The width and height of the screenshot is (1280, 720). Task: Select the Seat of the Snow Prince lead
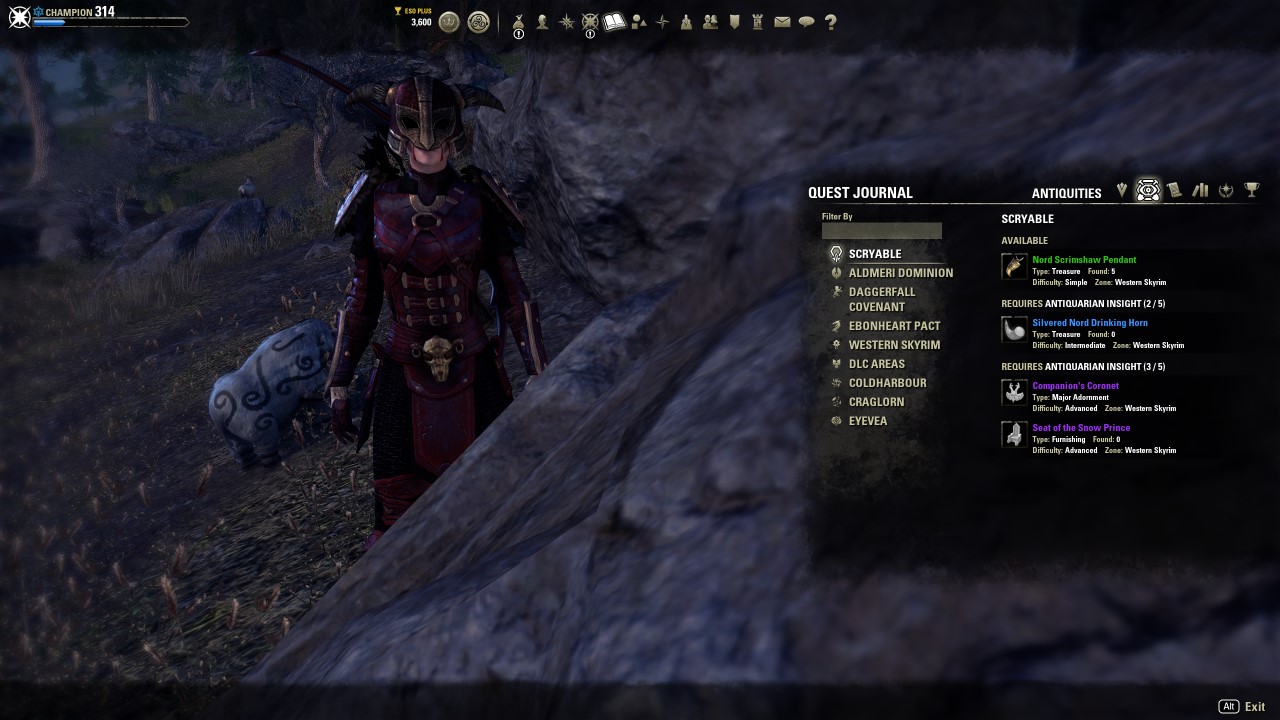[x=1081, y=427]
